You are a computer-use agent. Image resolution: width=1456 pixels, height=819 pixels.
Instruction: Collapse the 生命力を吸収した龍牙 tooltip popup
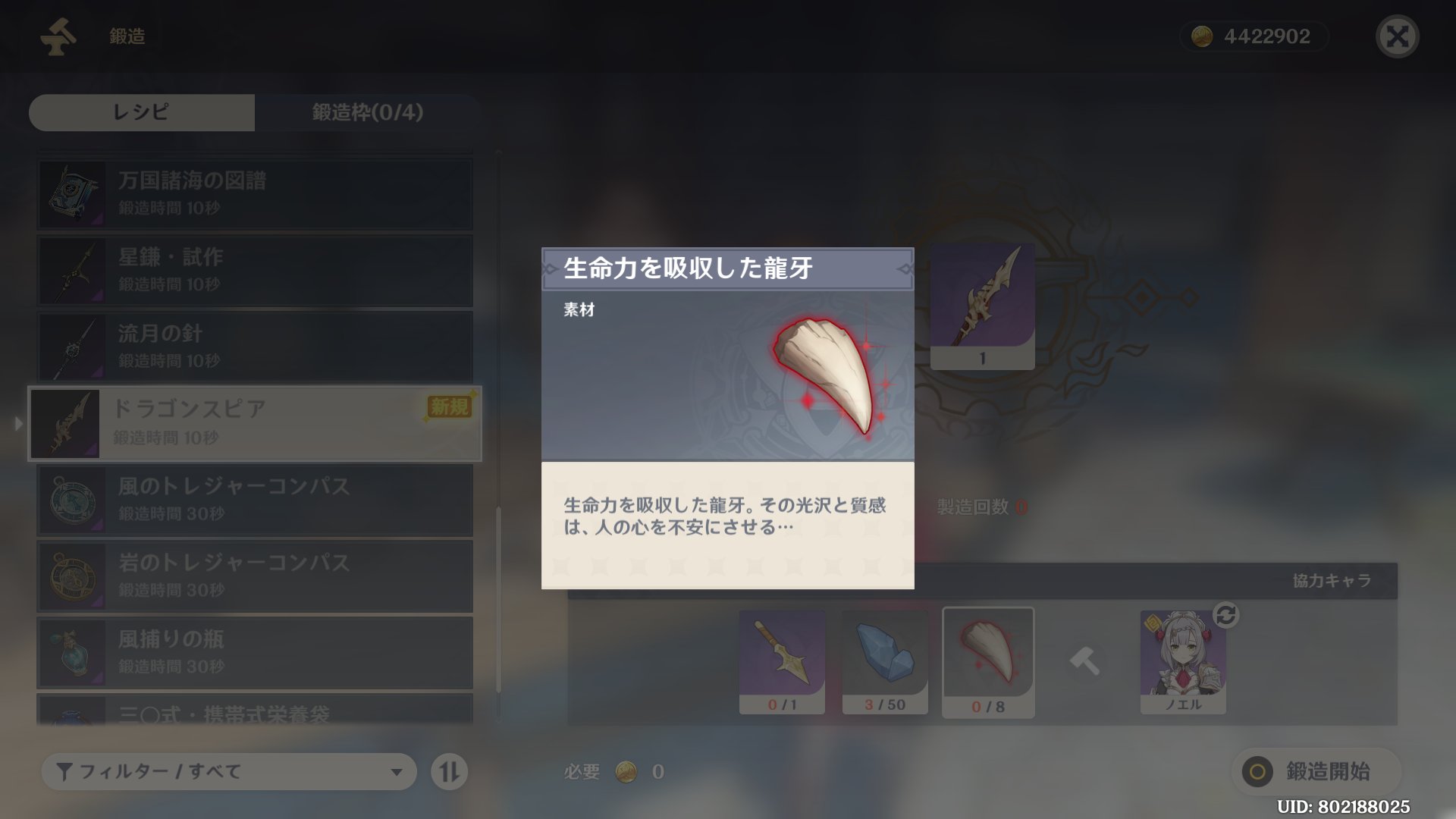pyautogui.click(x=727, y=269)
